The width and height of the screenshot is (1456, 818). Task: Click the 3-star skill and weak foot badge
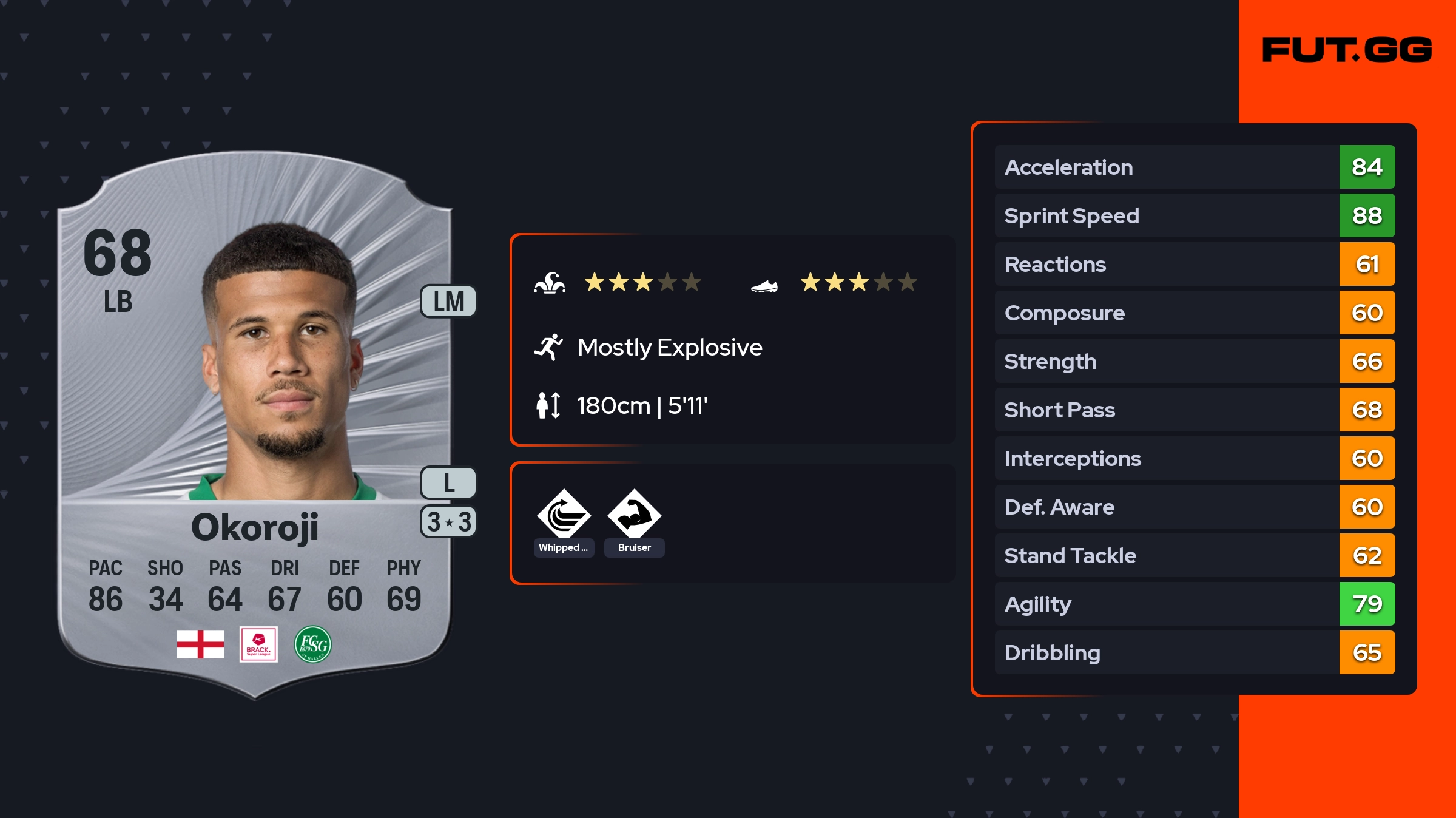[448, 522]
